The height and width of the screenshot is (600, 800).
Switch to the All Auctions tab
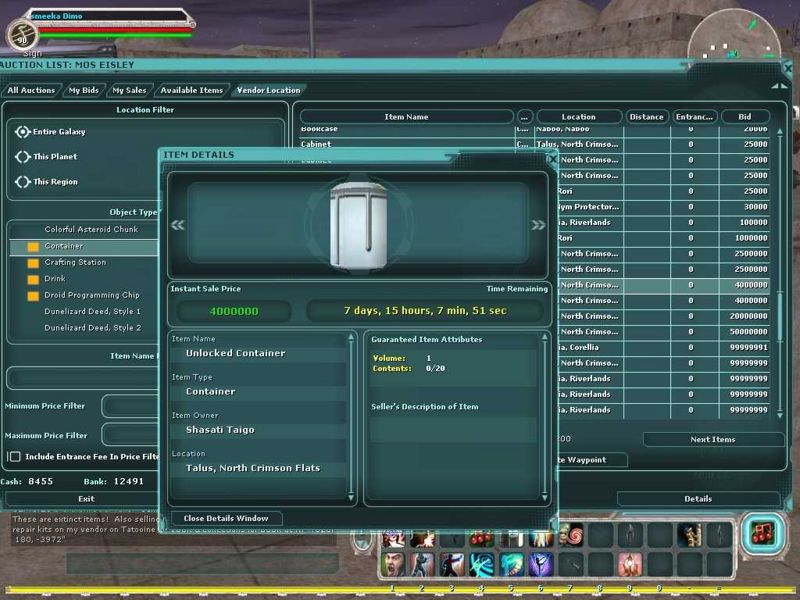(31, 90)
